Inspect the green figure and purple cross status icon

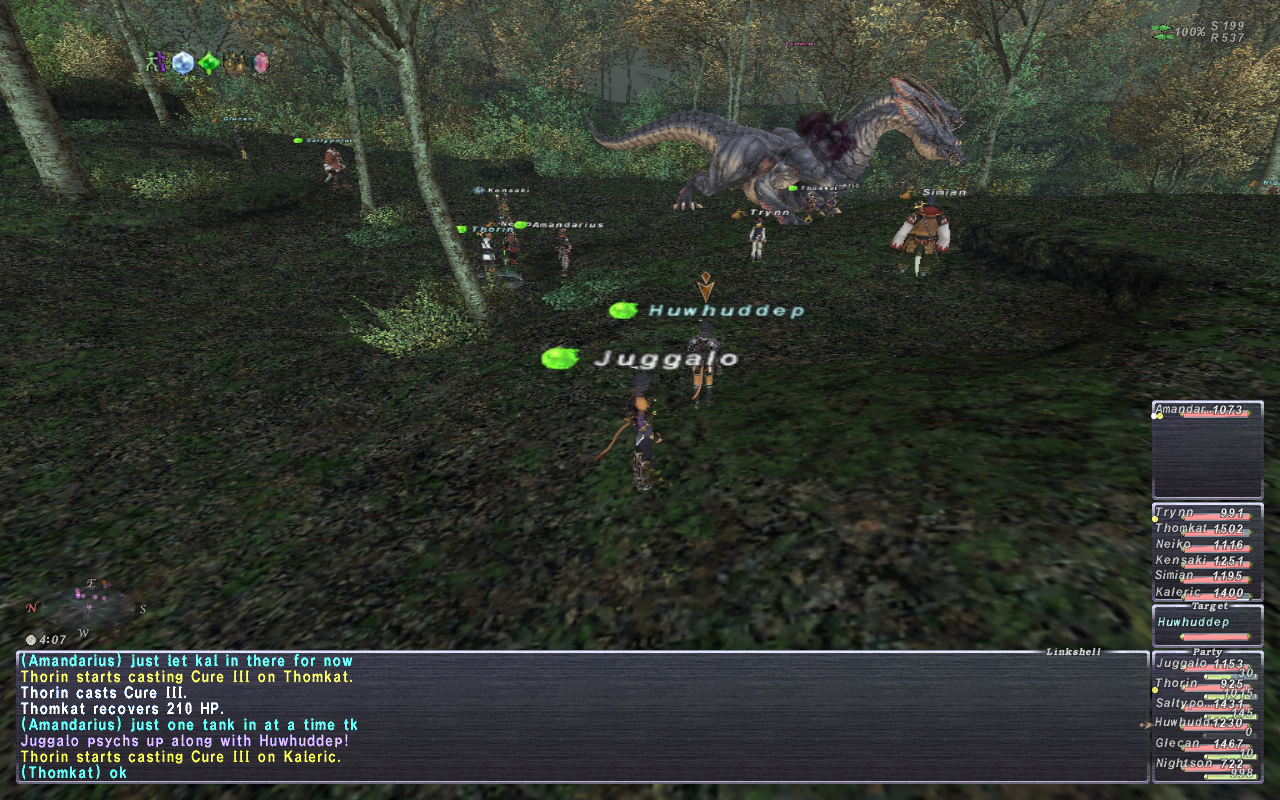tap(156, 63)
